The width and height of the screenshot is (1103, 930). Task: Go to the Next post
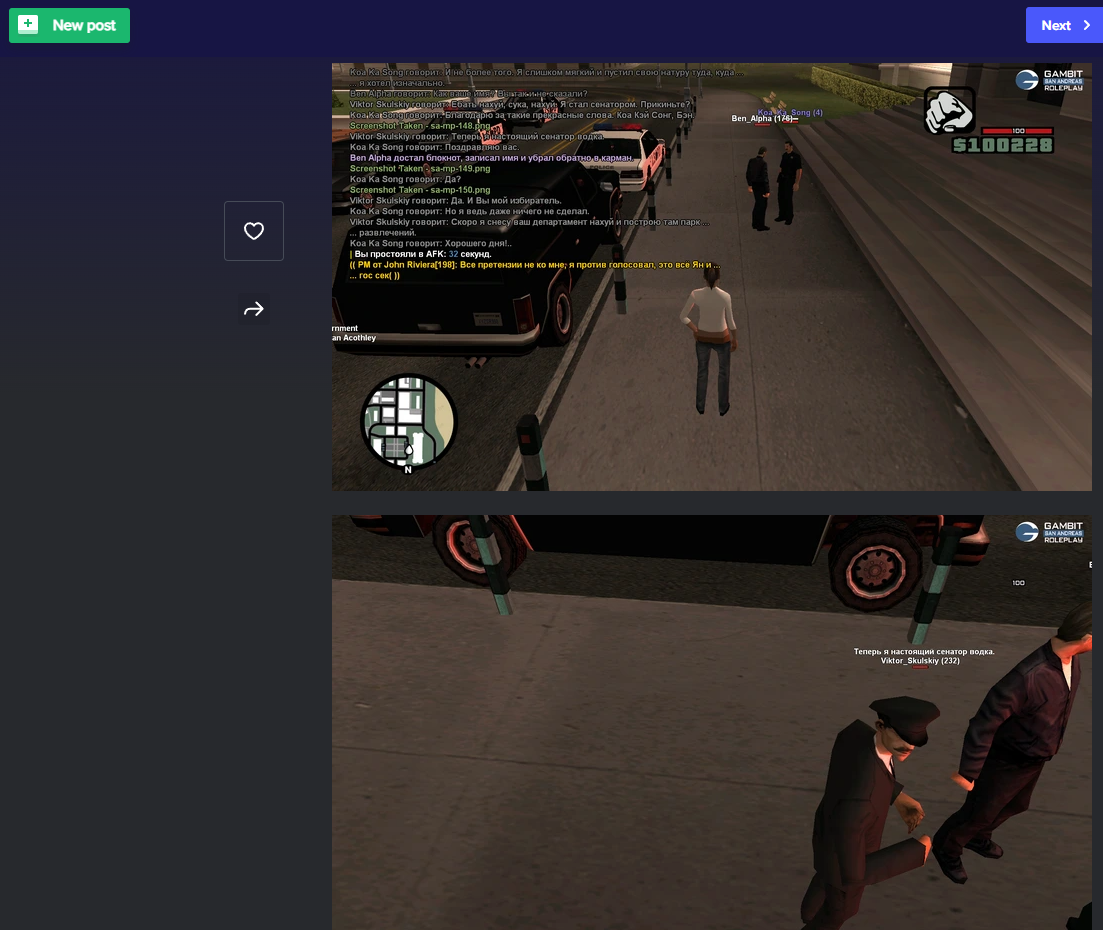pos(1063,25)
